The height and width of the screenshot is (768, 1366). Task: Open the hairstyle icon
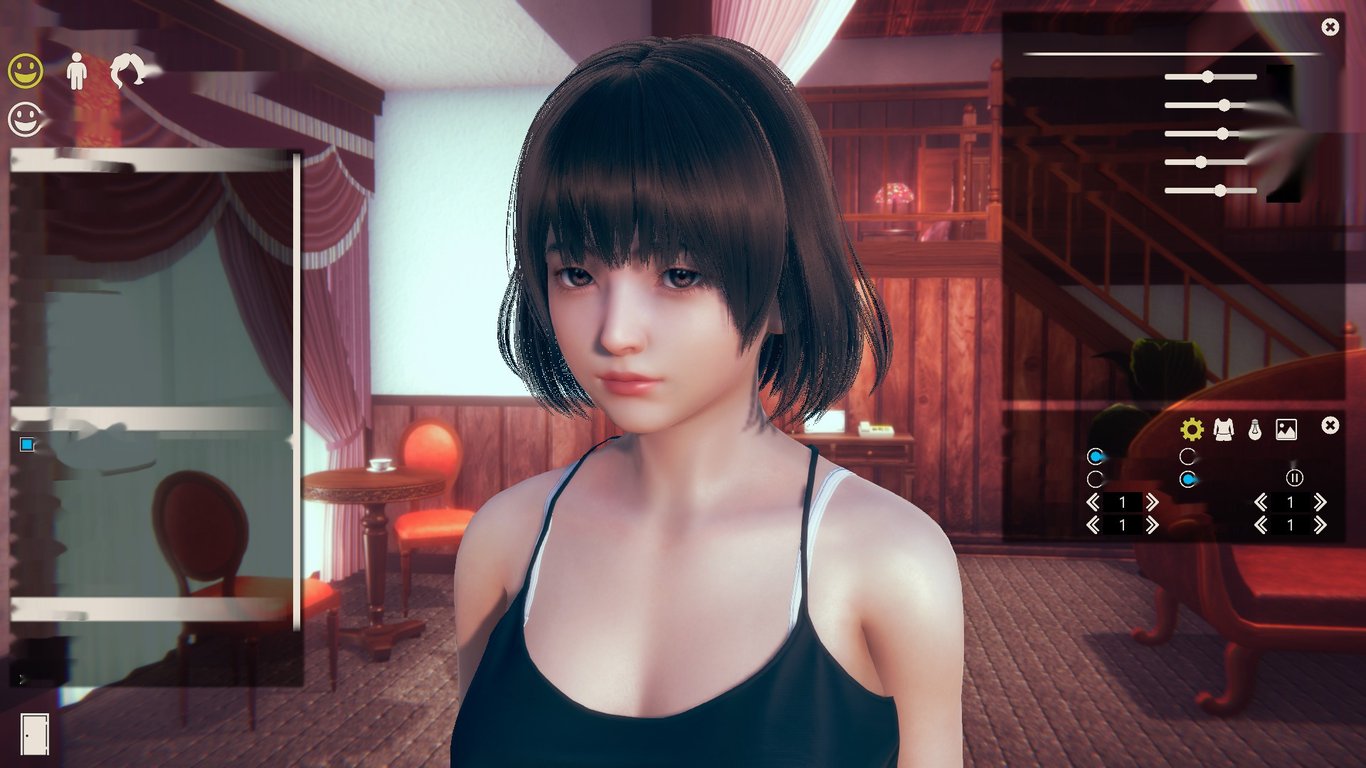click(x=127, y=70)
